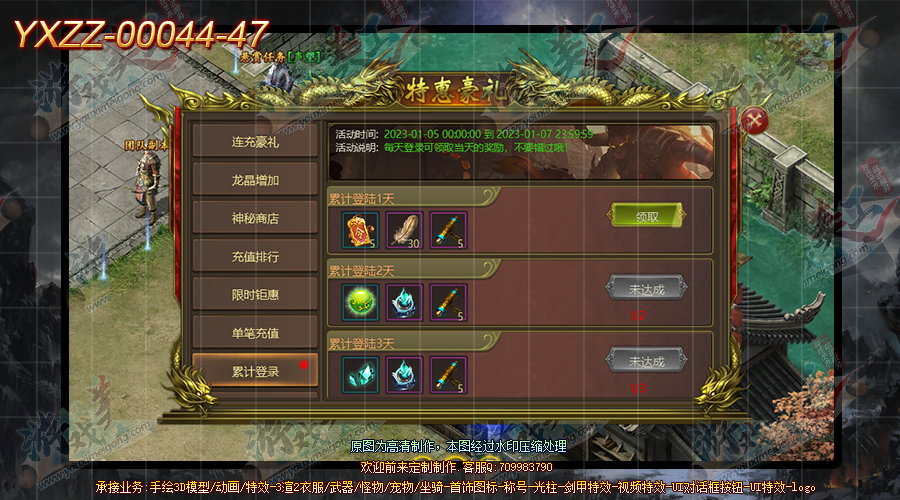Select the 累计登录 cumulative login tab
Viewport: 900px width, 500px height.
[x=255, y=370]
